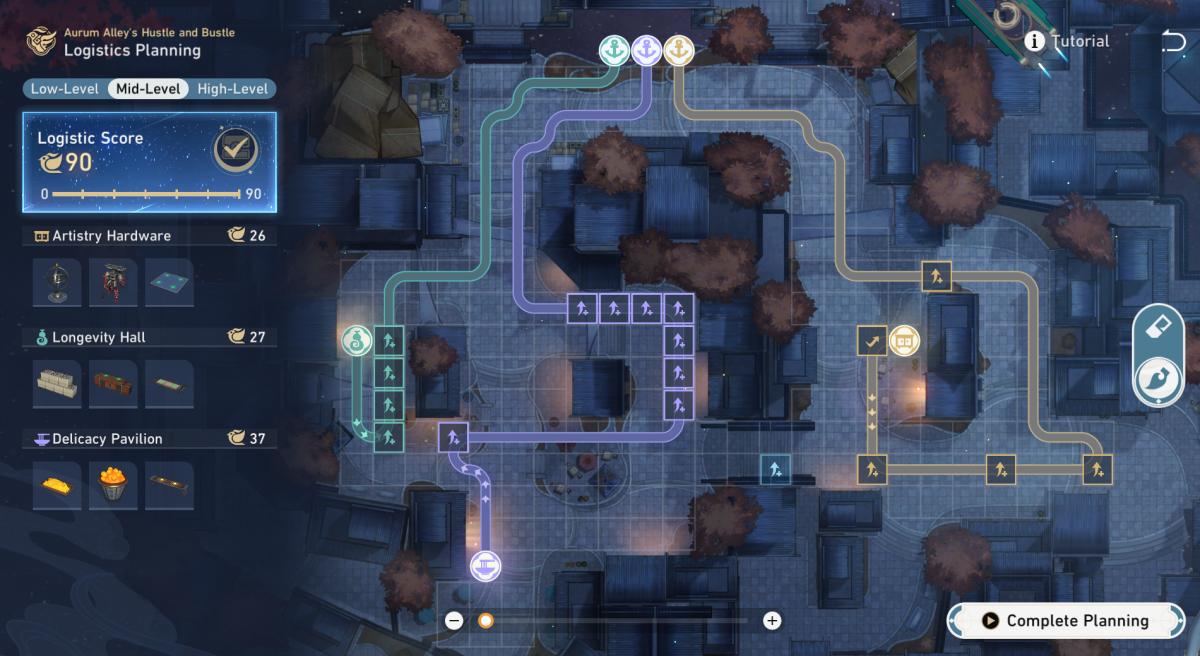Click the gold Artistry Hardware map marker
1200x656 pixels.
(x=904, y=341)
